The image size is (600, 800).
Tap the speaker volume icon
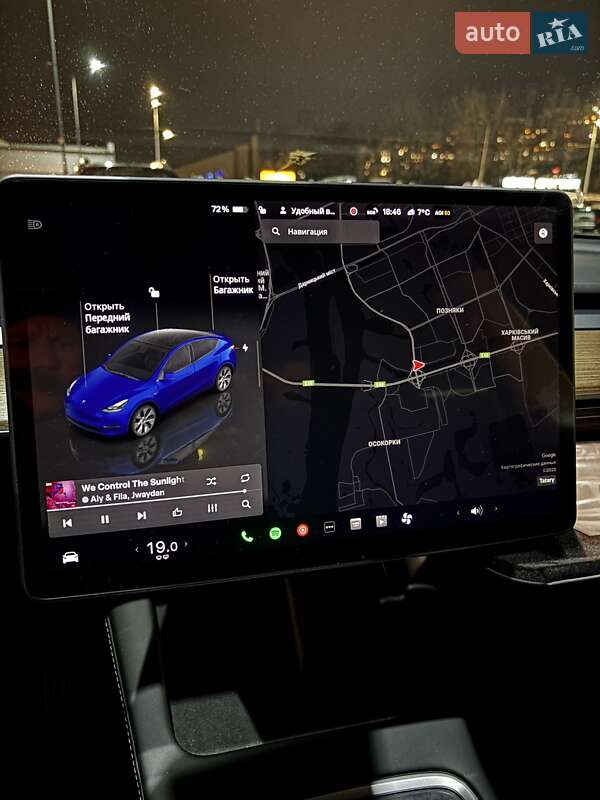coord(476,510)
